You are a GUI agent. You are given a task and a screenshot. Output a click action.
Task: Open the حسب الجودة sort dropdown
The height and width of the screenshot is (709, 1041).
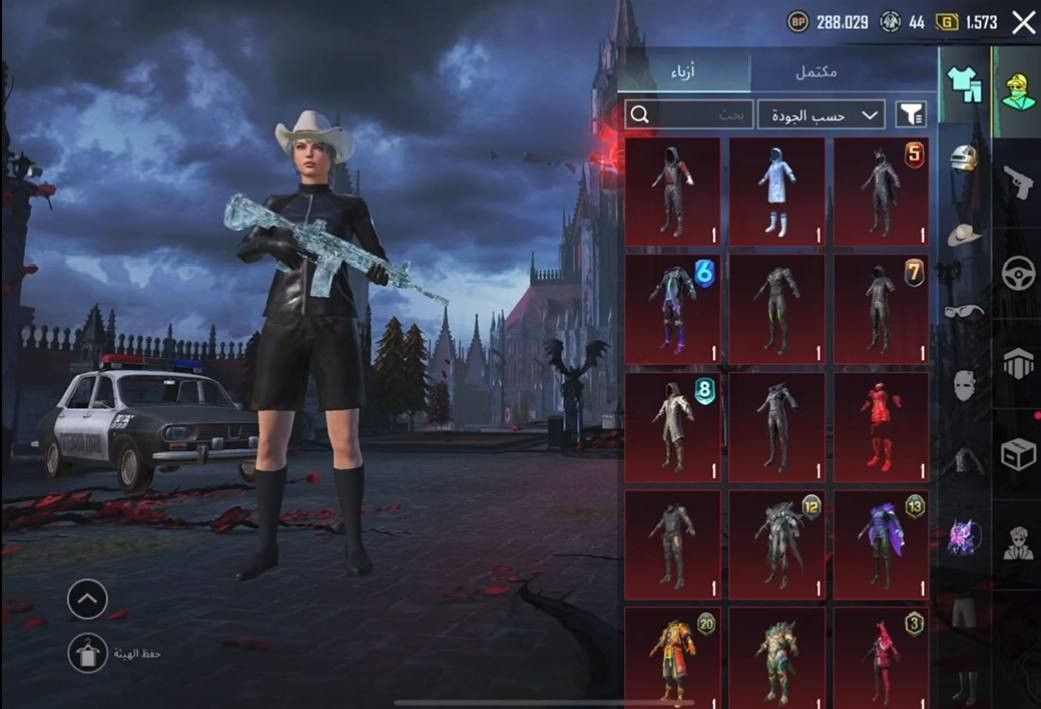click(x=821, y=115)
